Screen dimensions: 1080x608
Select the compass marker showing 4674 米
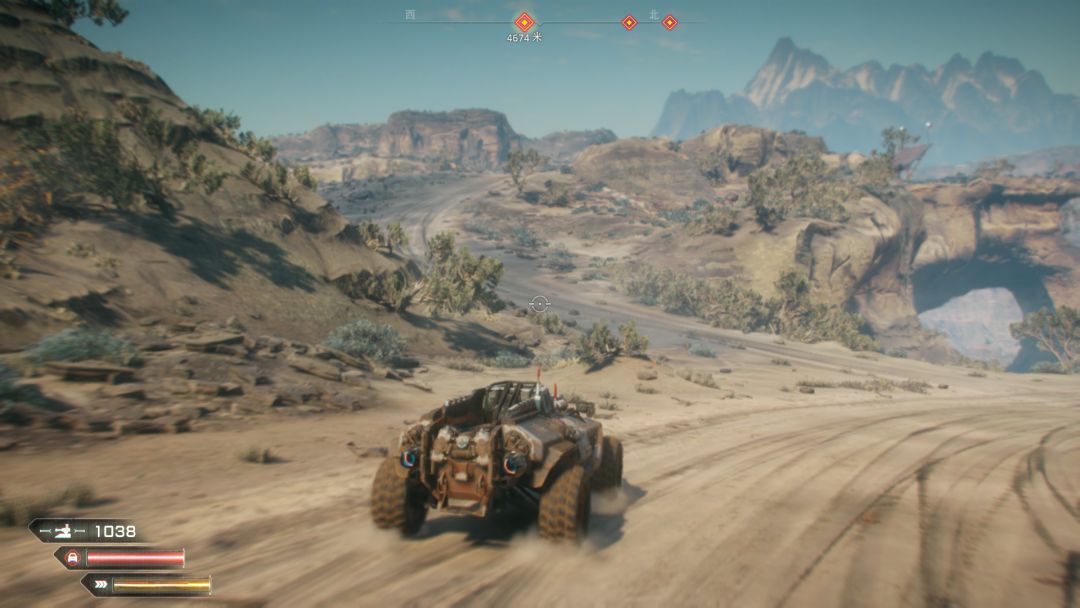pyautogui.click(x=524, y=22)
